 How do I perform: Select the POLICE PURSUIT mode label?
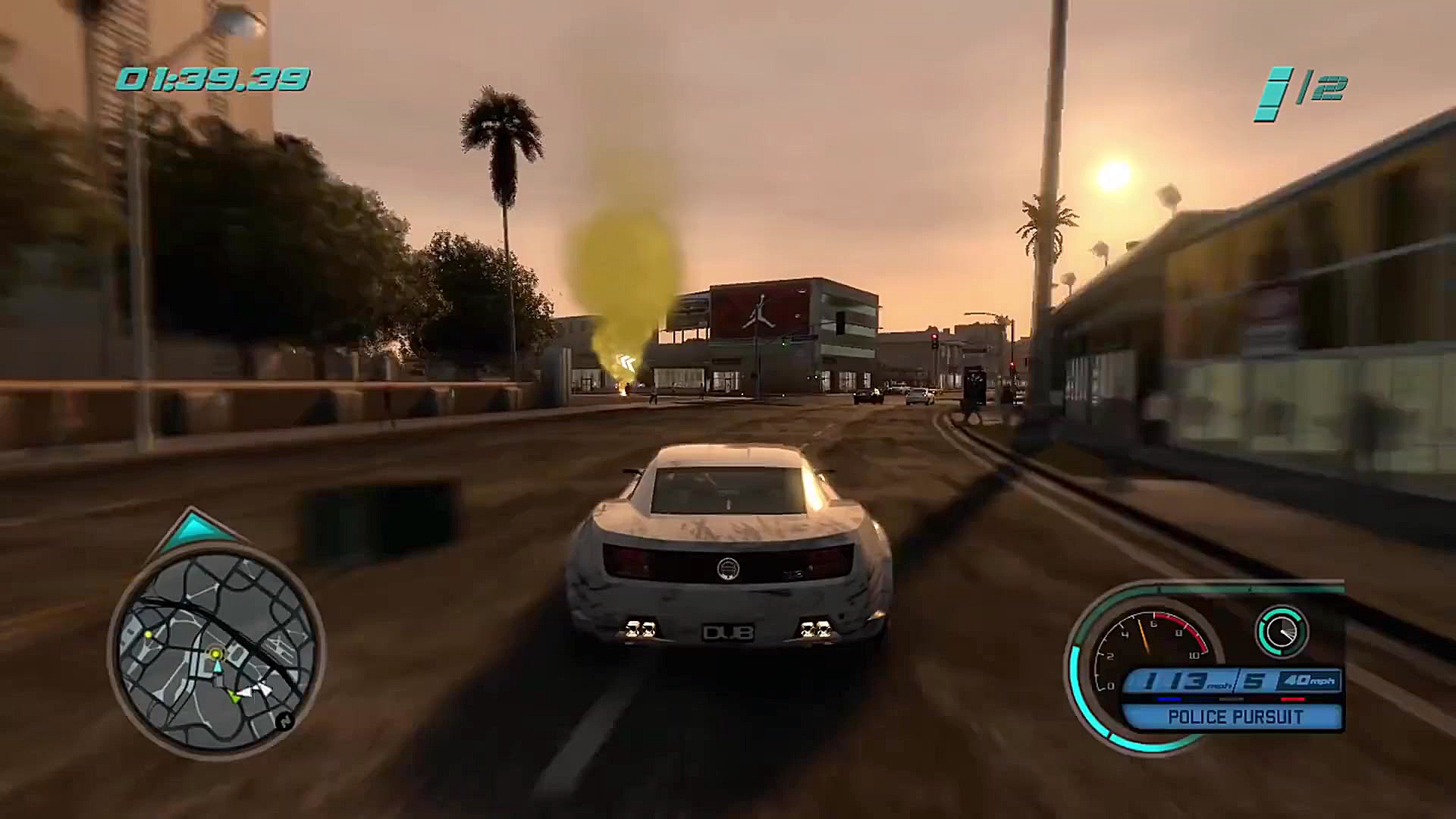point(1235,715)
